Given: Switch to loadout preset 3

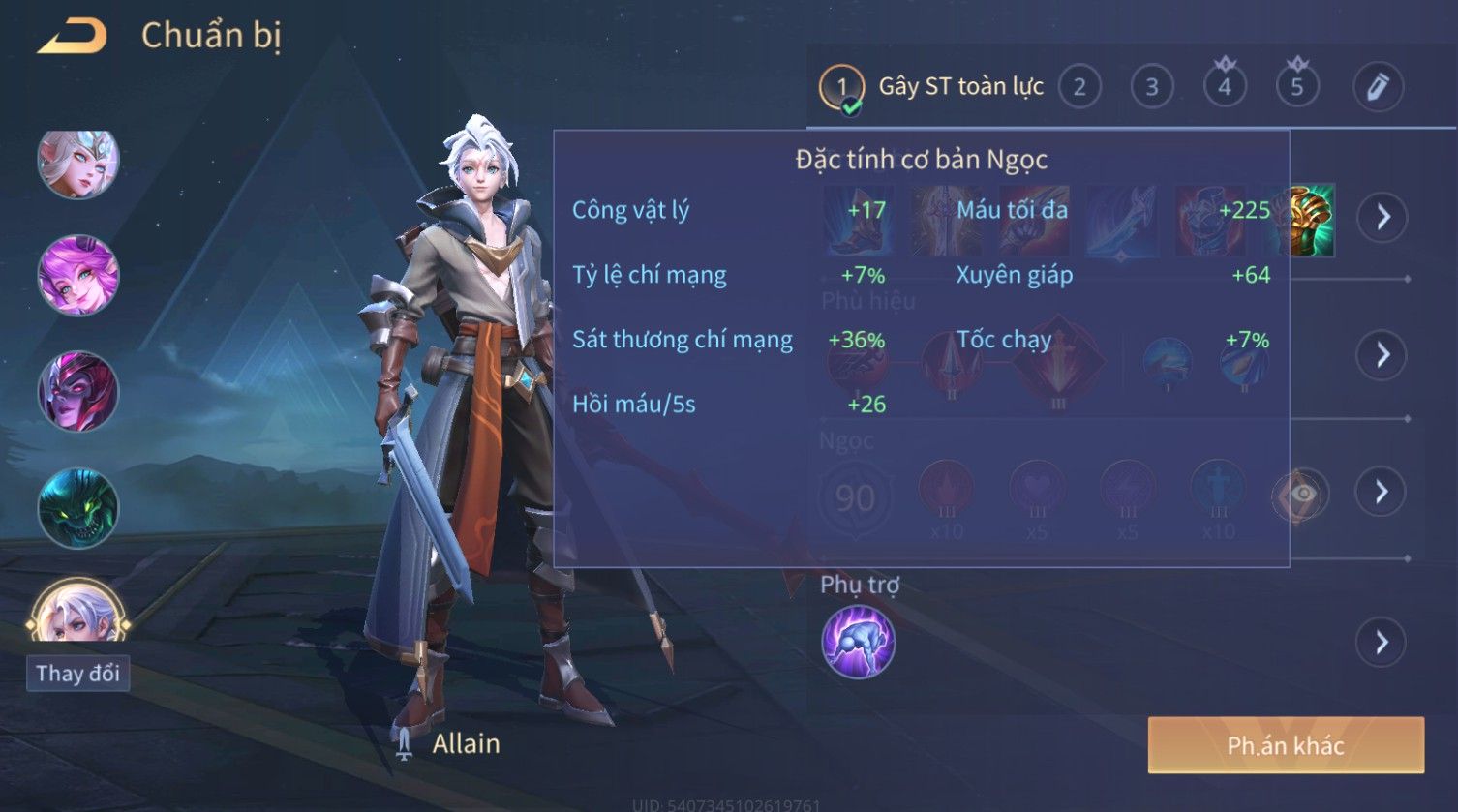Looking at the screenshot, I should point(1152,88).
